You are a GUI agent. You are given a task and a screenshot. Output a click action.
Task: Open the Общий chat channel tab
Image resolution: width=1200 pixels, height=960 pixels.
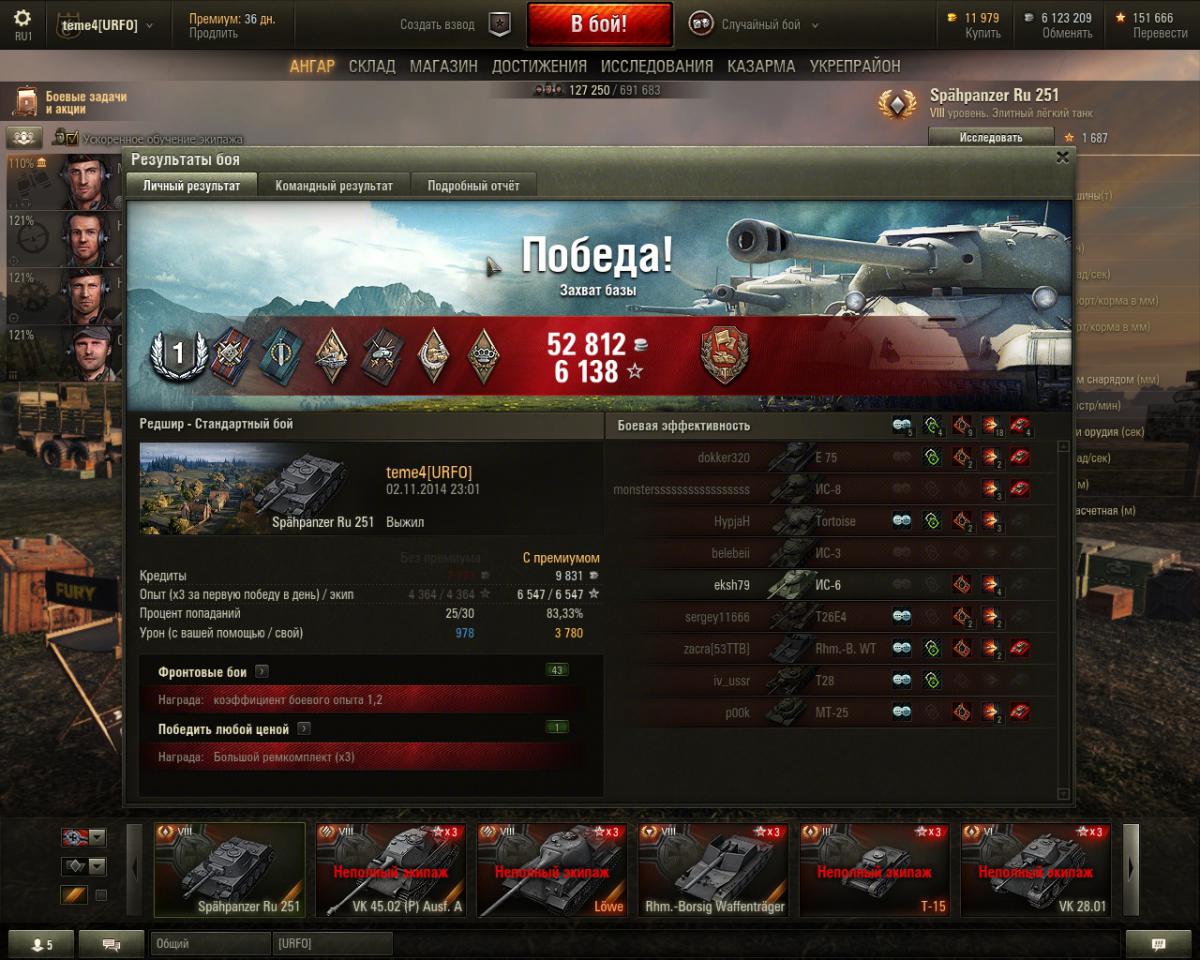point(210,944)
